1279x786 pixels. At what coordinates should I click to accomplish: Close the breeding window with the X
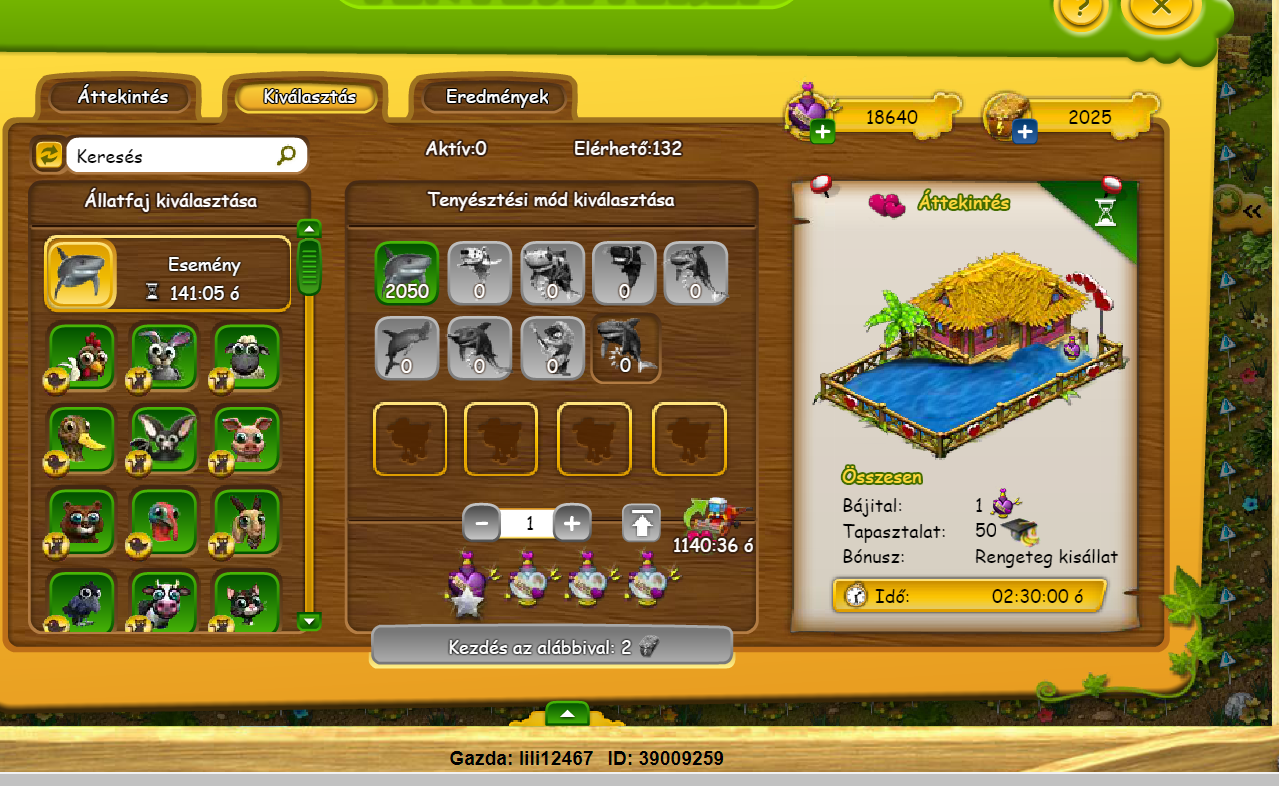click(x=1161, y=8)
